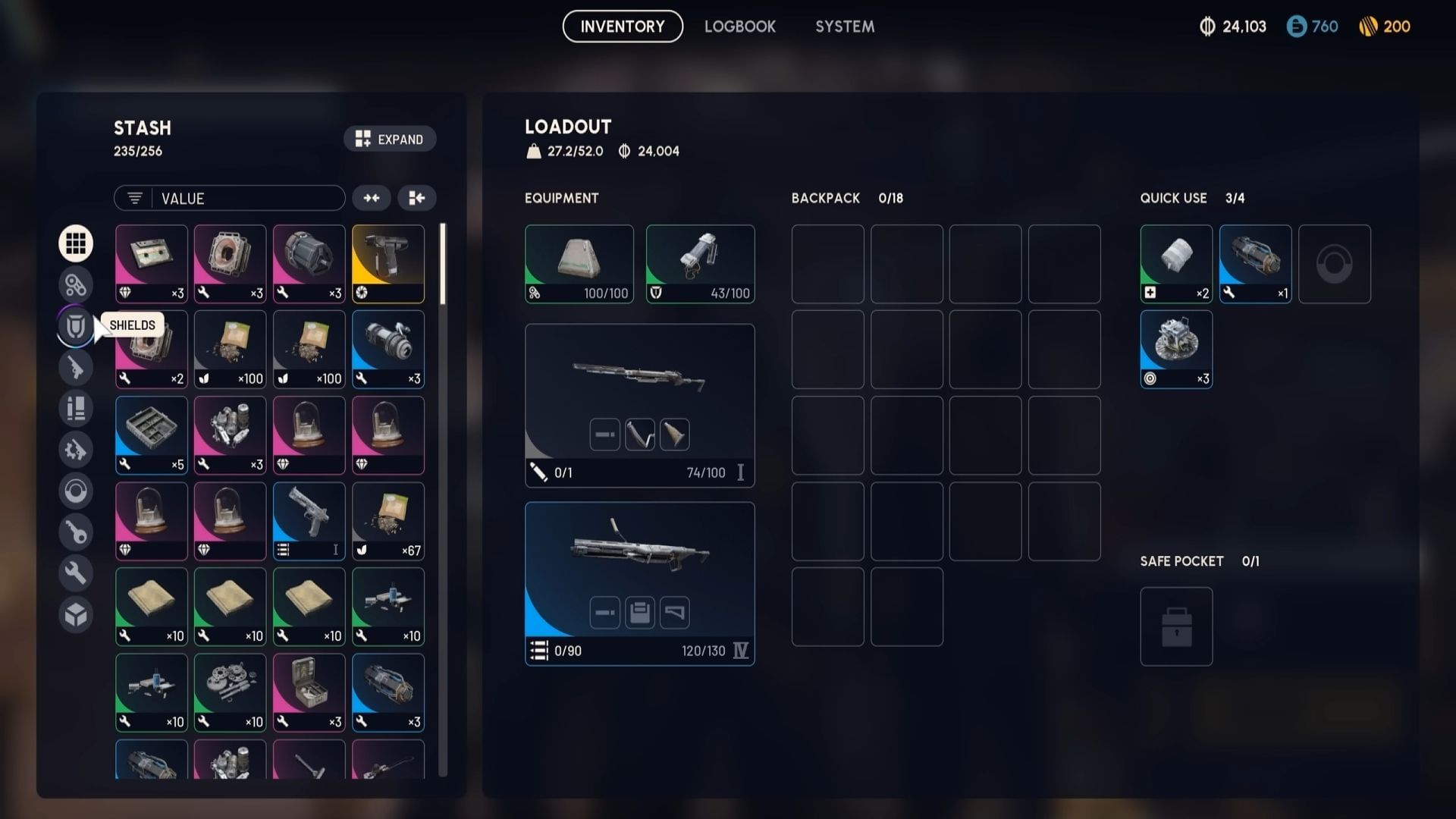Click the filter funnel icon
The image size is (1456, 819).
134,198
